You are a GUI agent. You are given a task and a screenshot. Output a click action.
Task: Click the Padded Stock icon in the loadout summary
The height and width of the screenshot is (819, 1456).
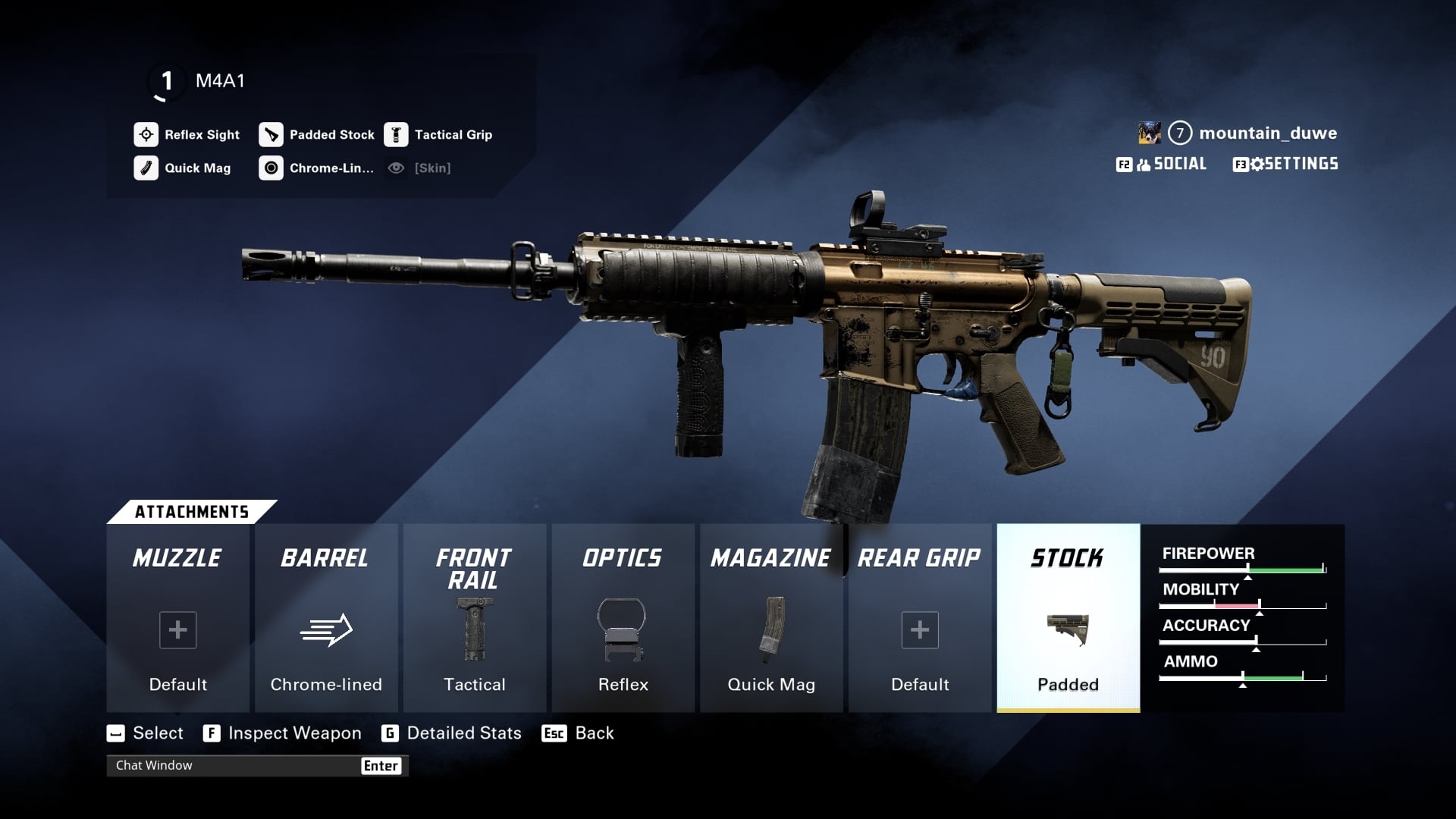(x=271, y=134)
